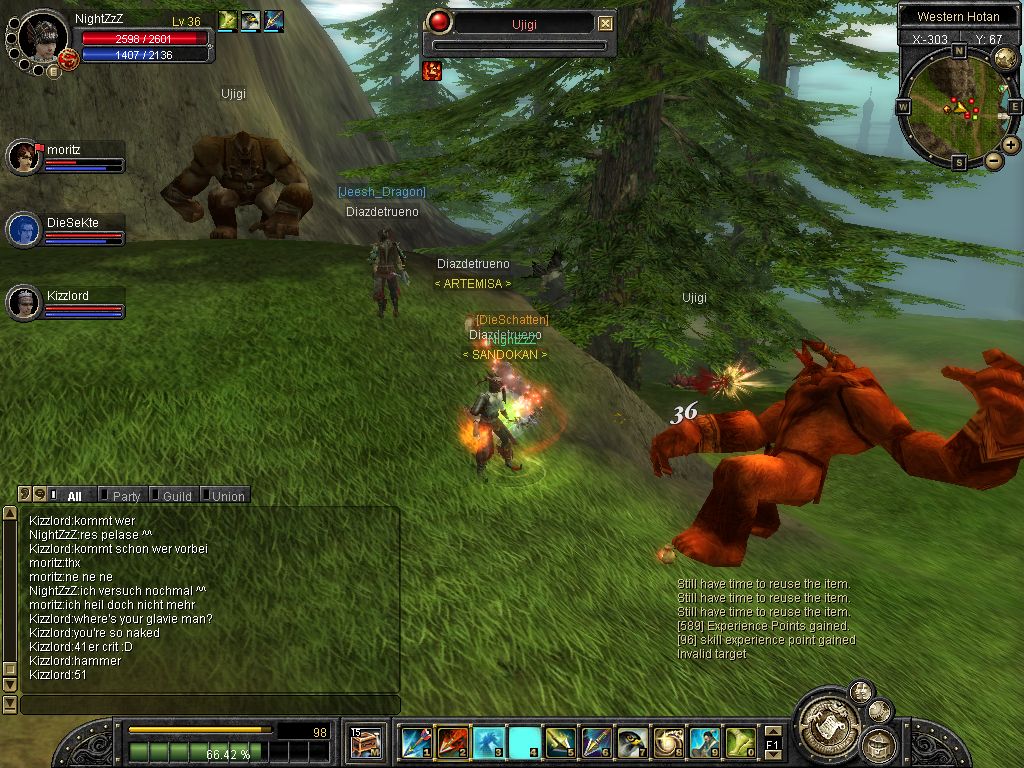This screenshot has height=768, width=1024.
Task: Use the hawk skill in slot 7
Action: pyautogui.click(x=631, y=743)
